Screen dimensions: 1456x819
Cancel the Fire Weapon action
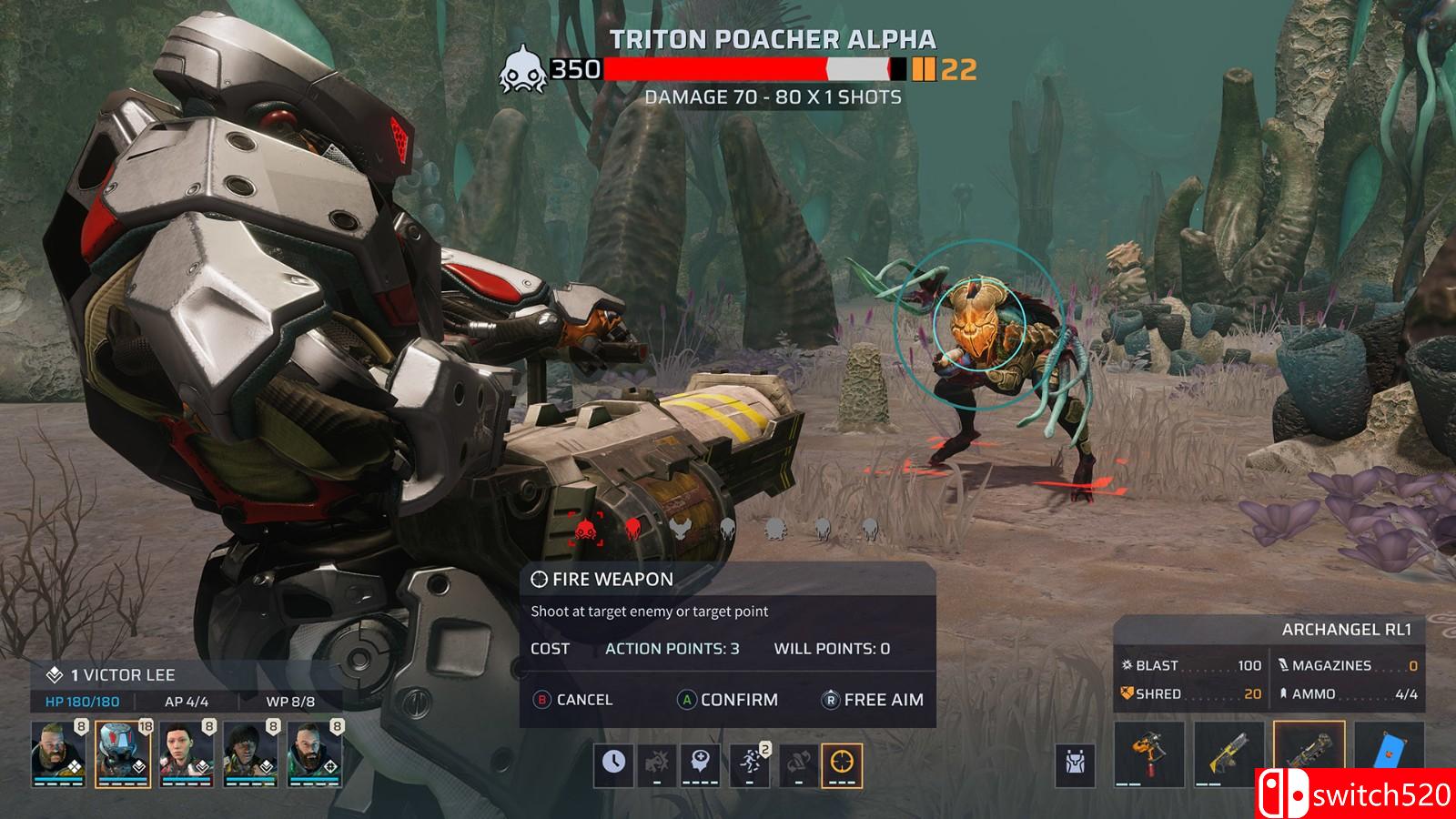(573, 700)
